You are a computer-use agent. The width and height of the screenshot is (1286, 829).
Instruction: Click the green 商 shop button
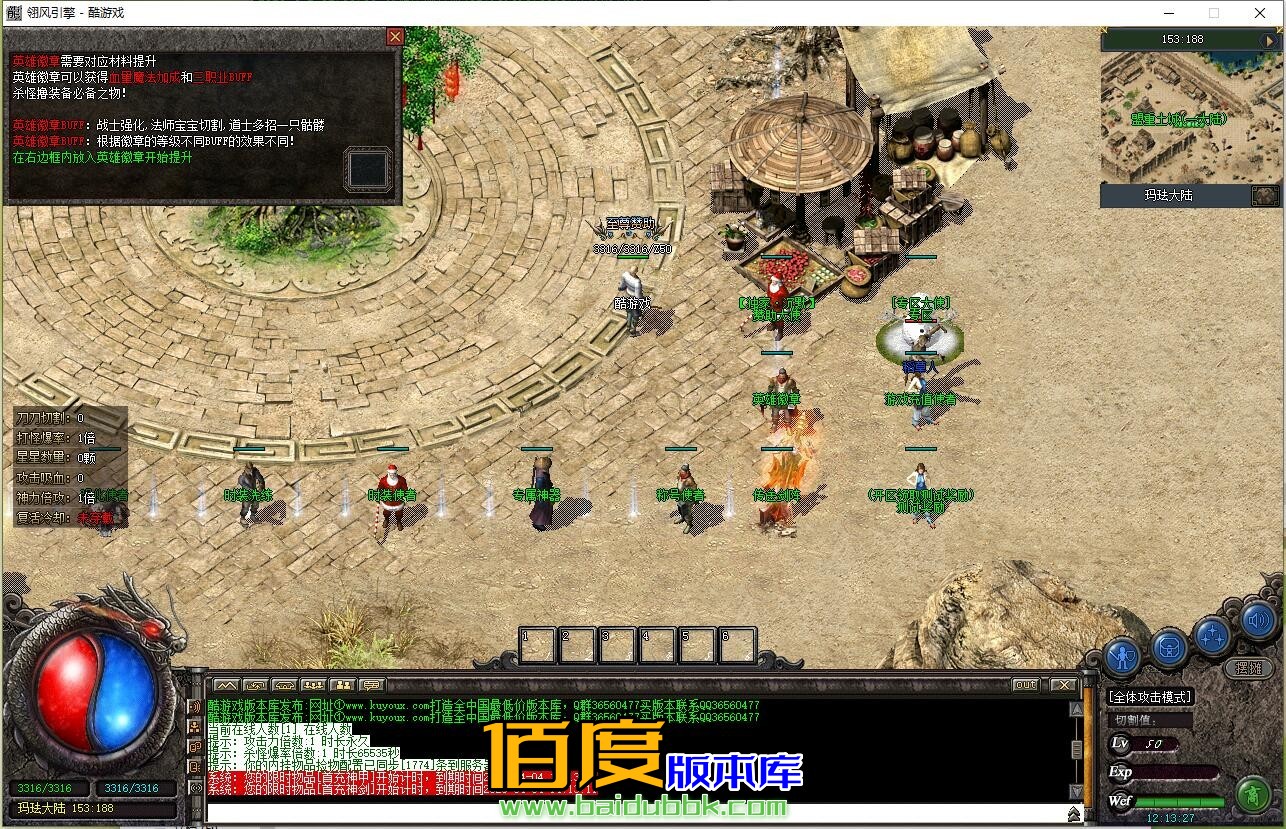[x=1251, y=795]
